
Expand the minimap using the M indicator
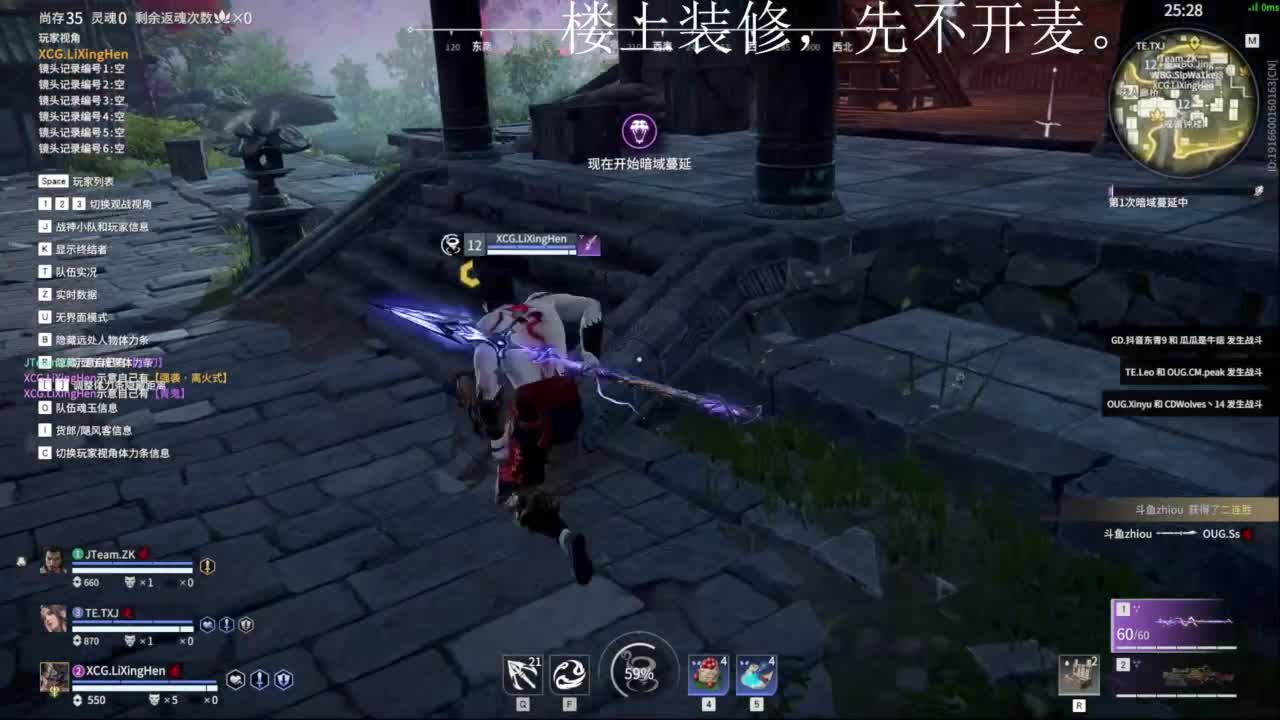coord(1250,42)
